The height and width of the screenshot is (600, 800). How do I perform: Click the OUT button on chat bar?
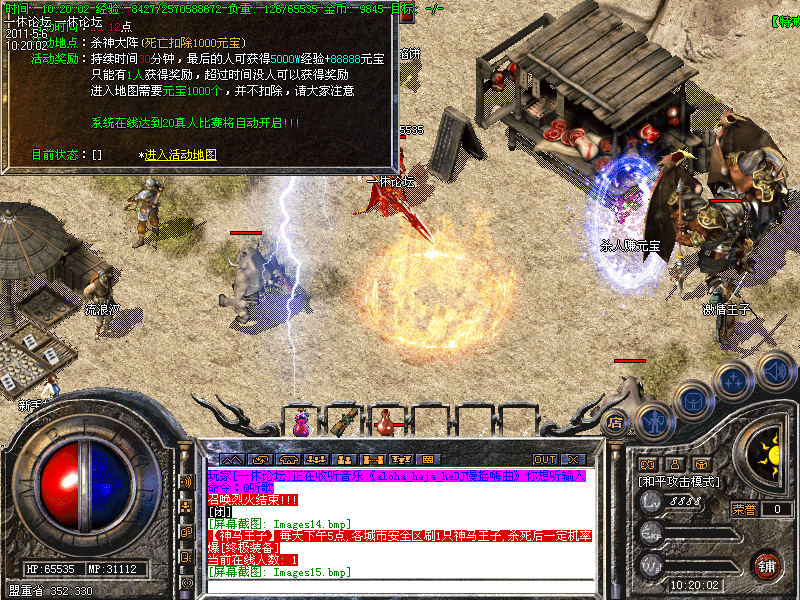[x=544, y=460]
